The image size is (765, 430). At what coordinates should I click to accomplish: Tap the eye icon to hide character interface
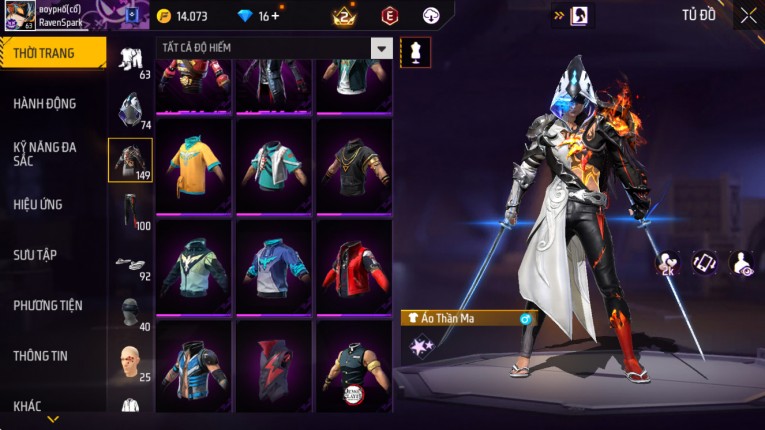coord(741,263)
